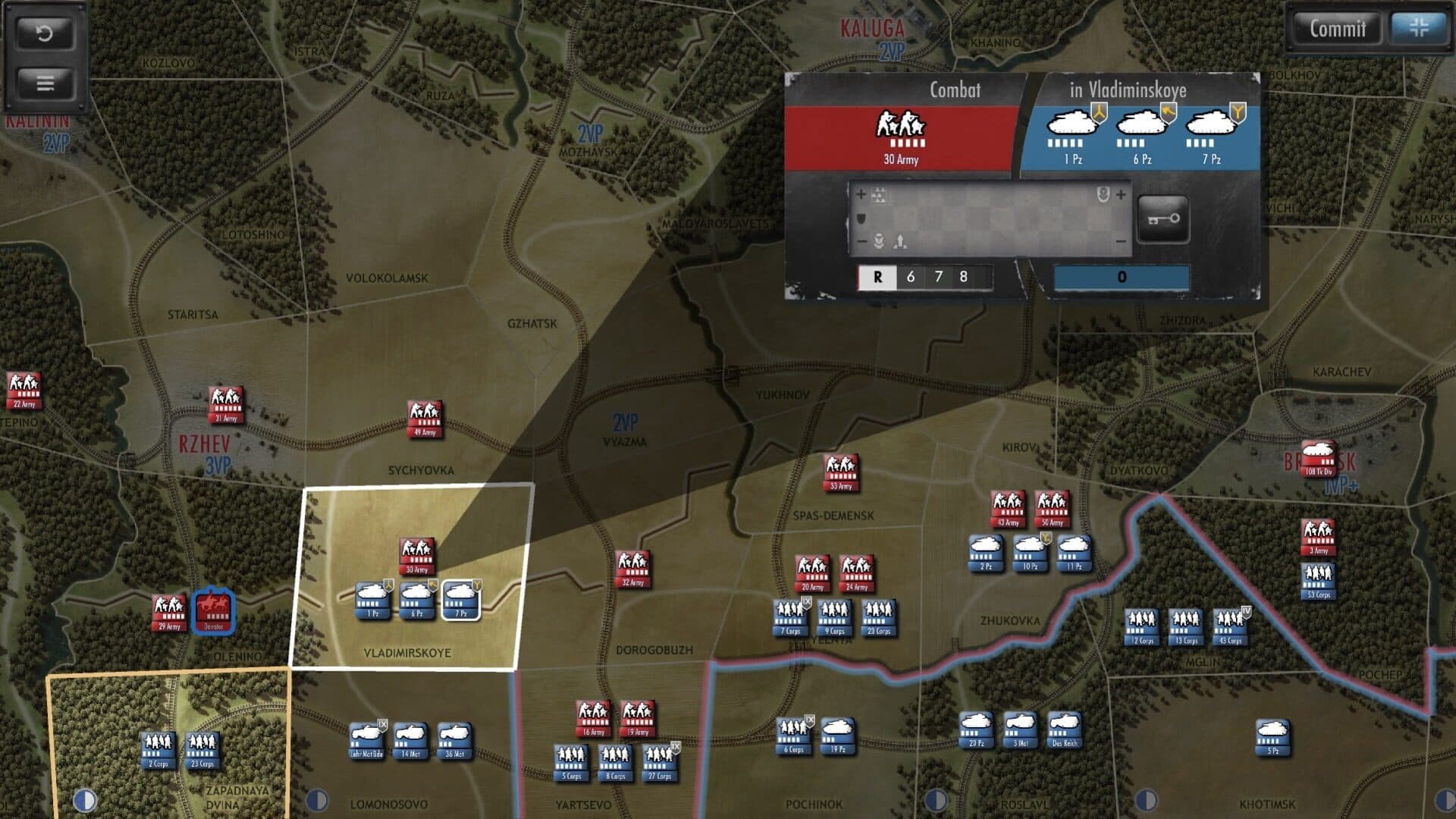Select the Das Reich unit counter
This screenshot has width=1456, height=819.
tap(1065, 730)
